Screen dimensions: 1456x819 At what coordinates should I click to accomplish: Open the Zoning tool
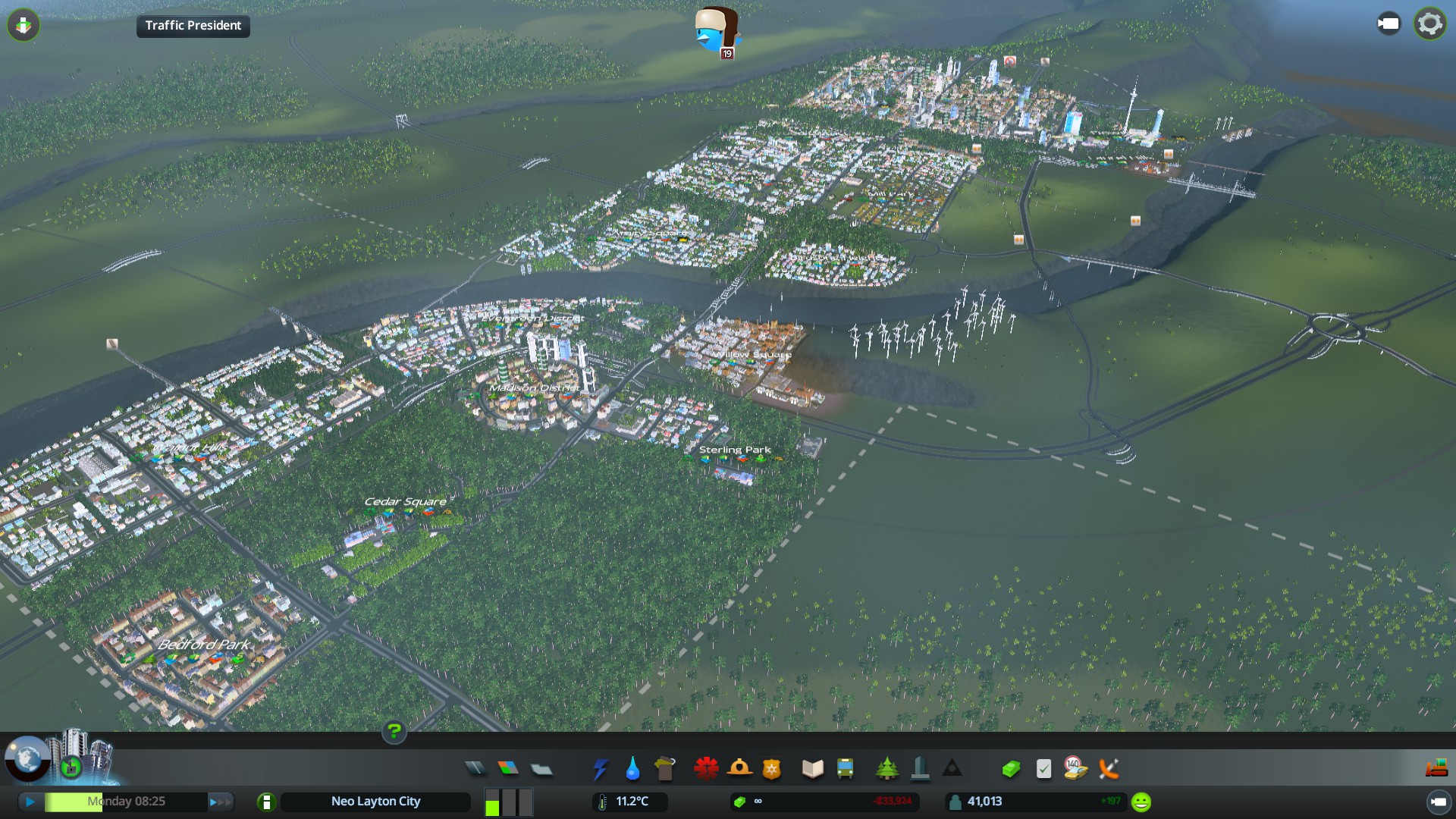(508, 769)
